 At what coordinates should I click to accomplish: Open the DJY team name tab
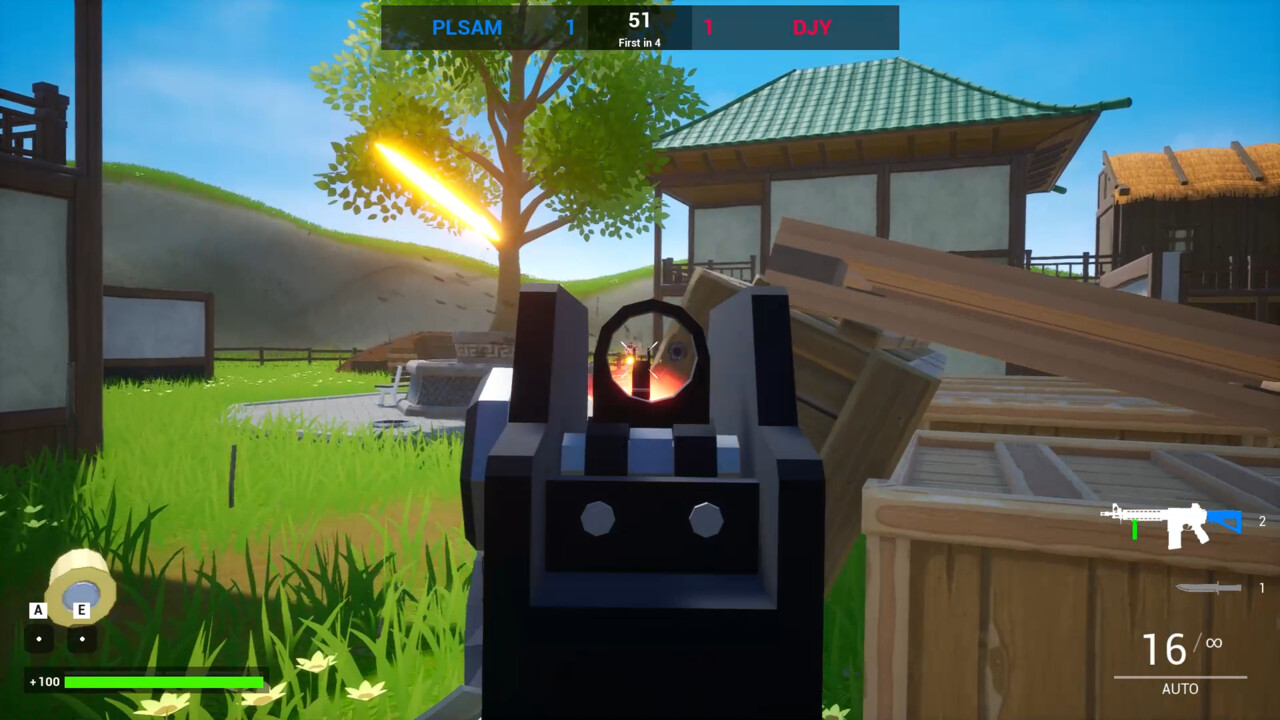(813, 27)
